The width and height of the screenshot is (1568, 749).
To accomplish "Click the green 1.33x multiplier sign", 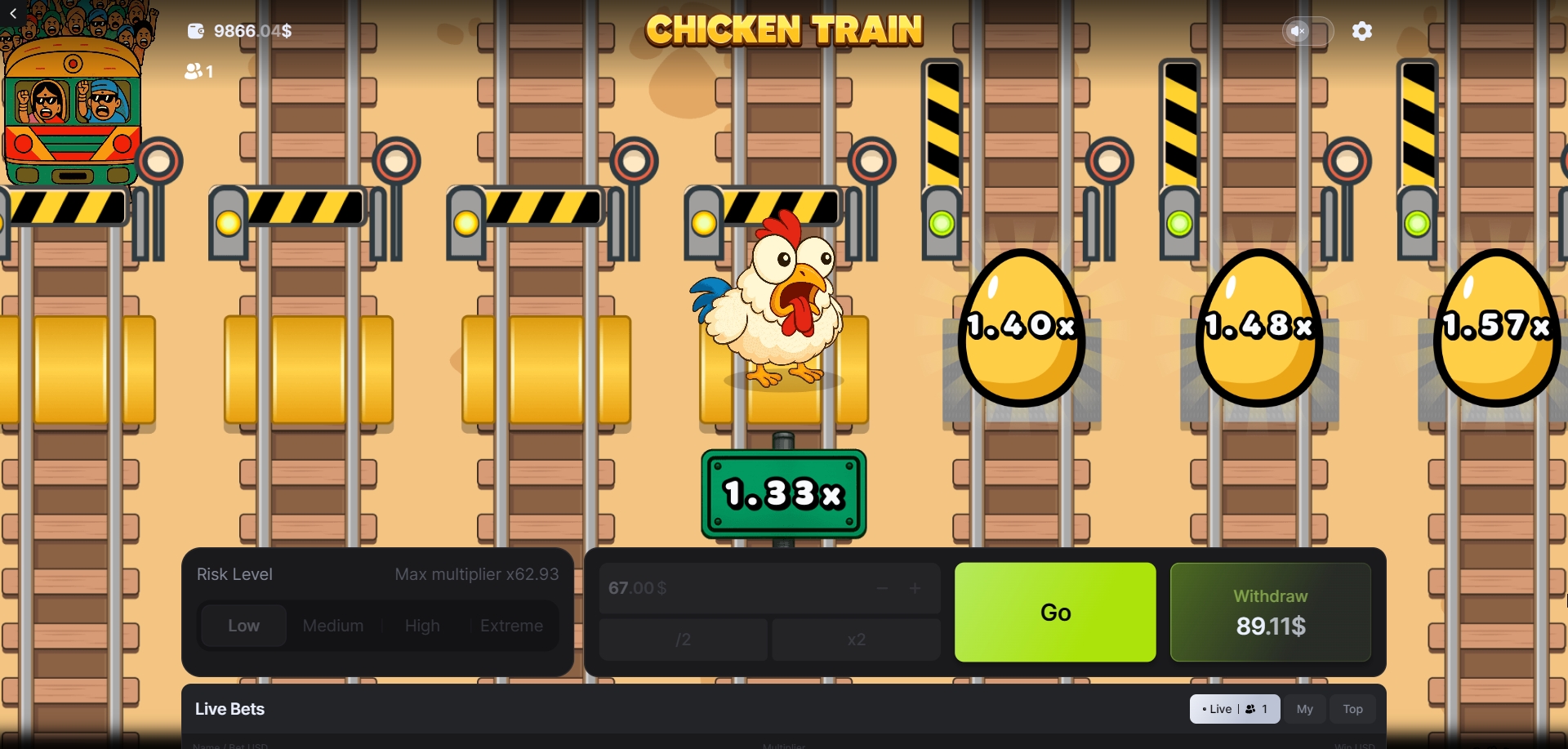I will point(782,493).
